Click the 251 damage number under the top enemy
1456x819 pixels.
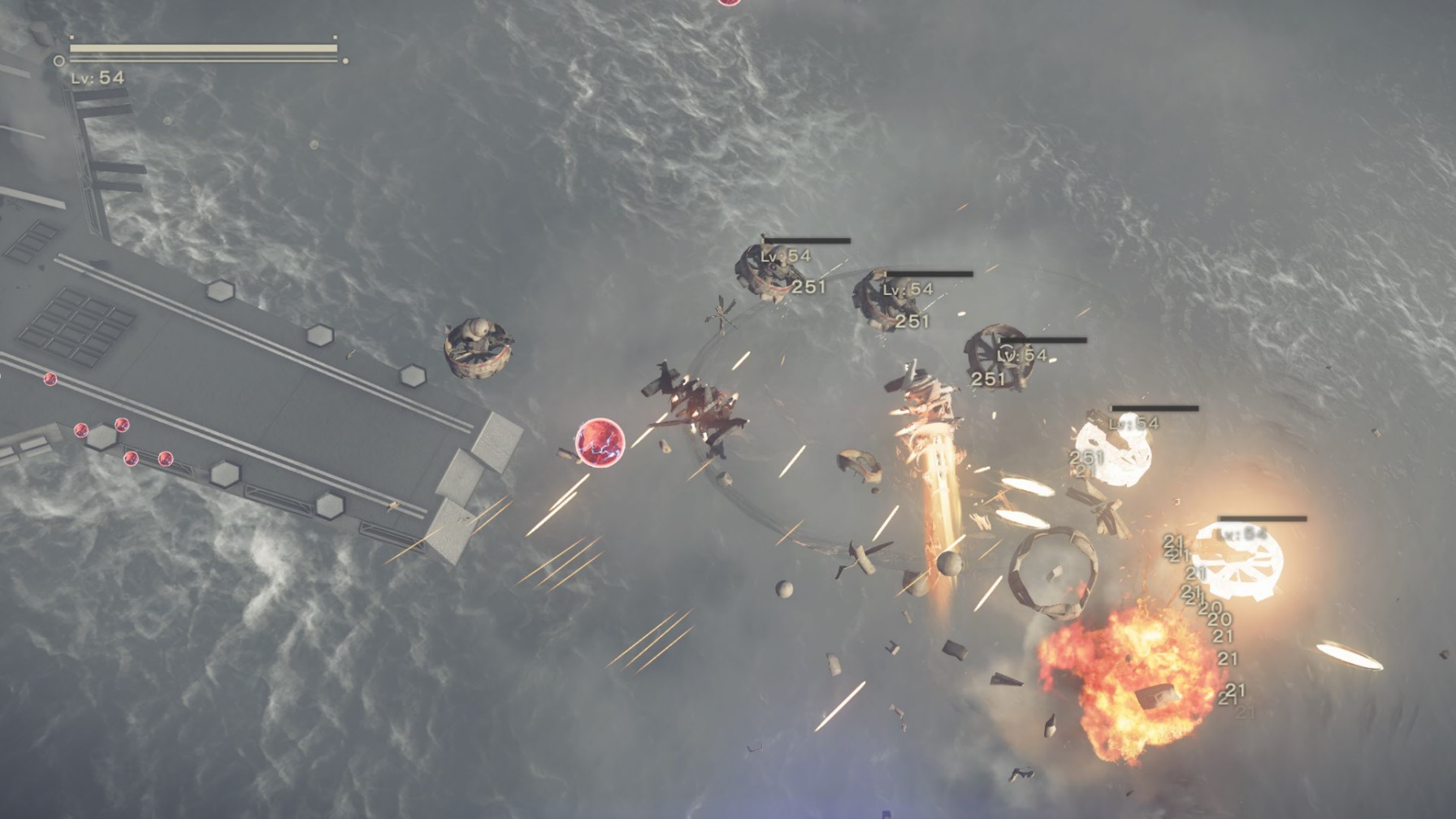click(808, 286)
